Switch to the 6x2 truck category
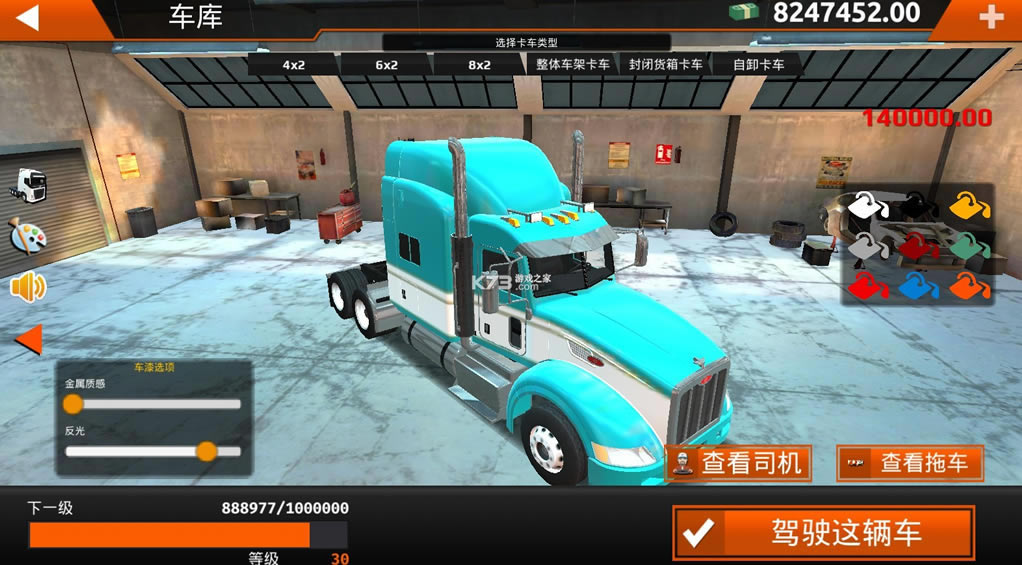Viewport: 1022px width, 565px height. point(386,65)
